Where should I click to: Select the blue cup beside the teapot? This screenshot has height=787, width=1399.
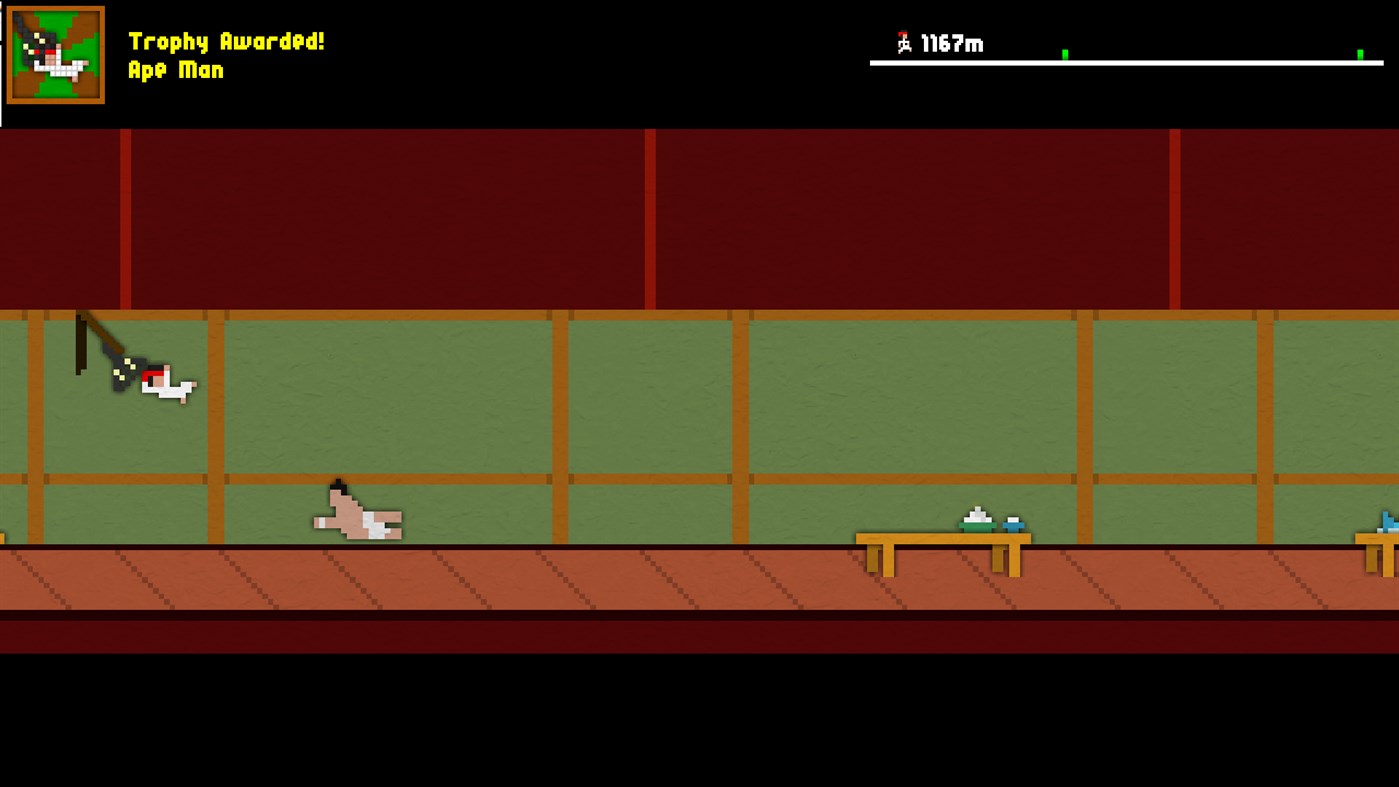(1012, 523)
